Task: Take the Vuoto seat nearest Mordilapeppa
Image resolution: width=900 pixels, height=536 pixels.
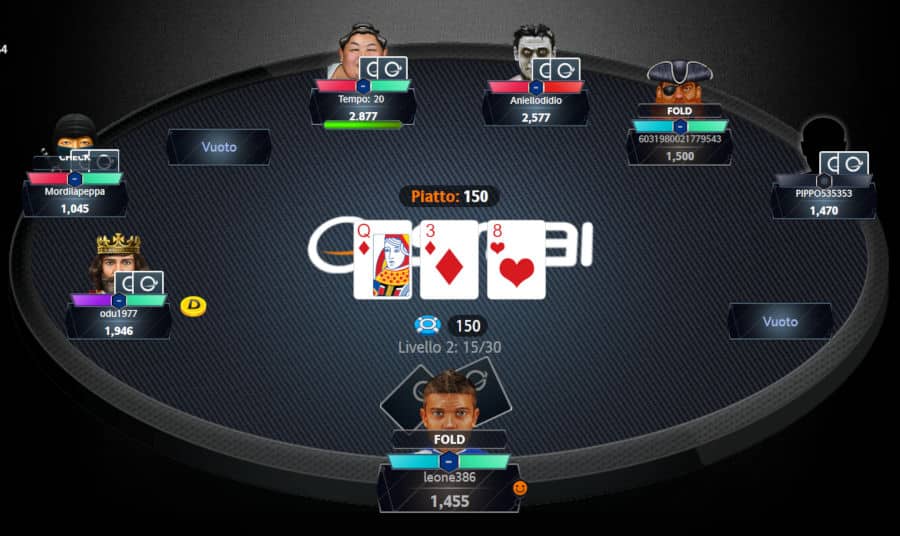Action: (219, 147)
